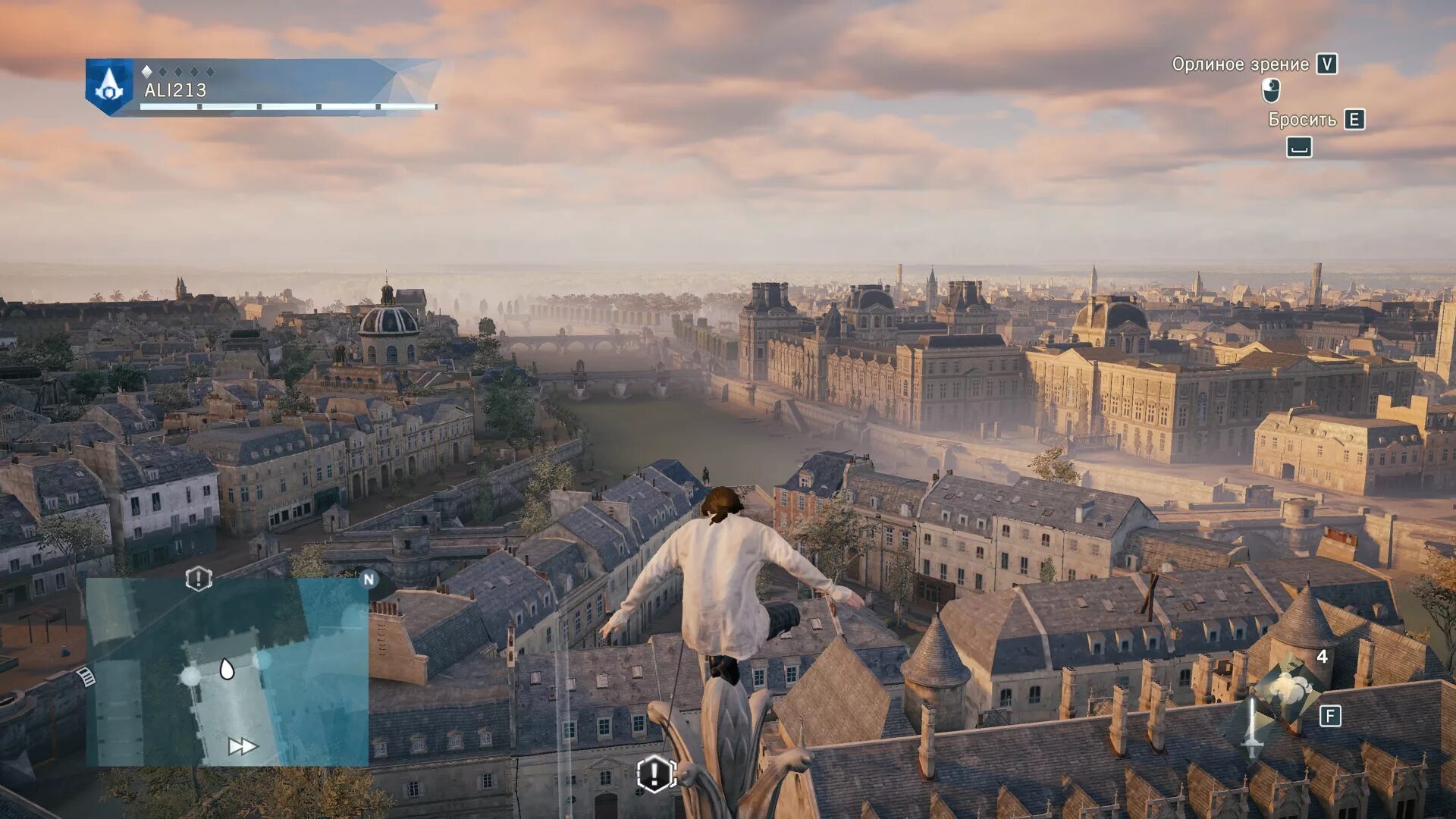Choose the sword weapon icon

[1252, 727]
